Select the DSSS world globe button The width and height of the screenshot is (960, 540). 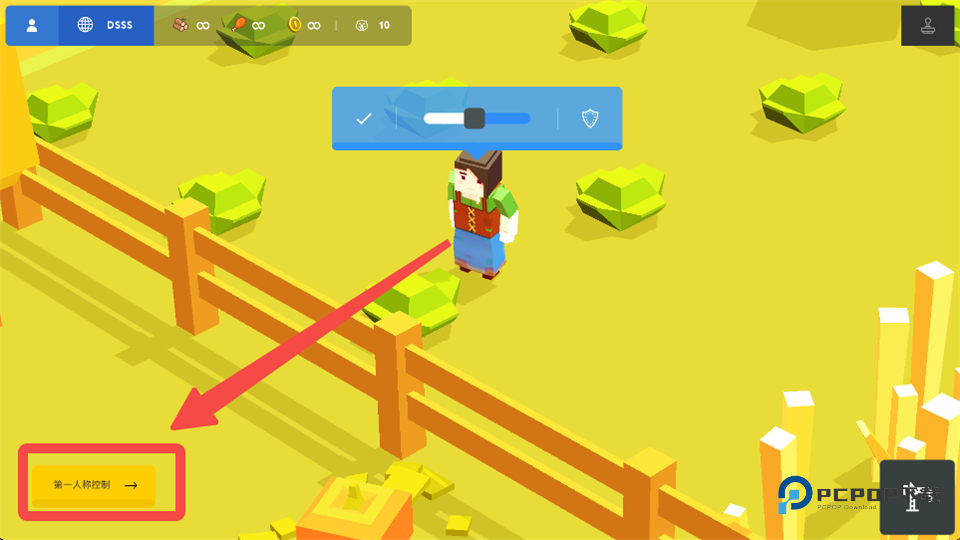pyautogui.click(x=106, y=25)
